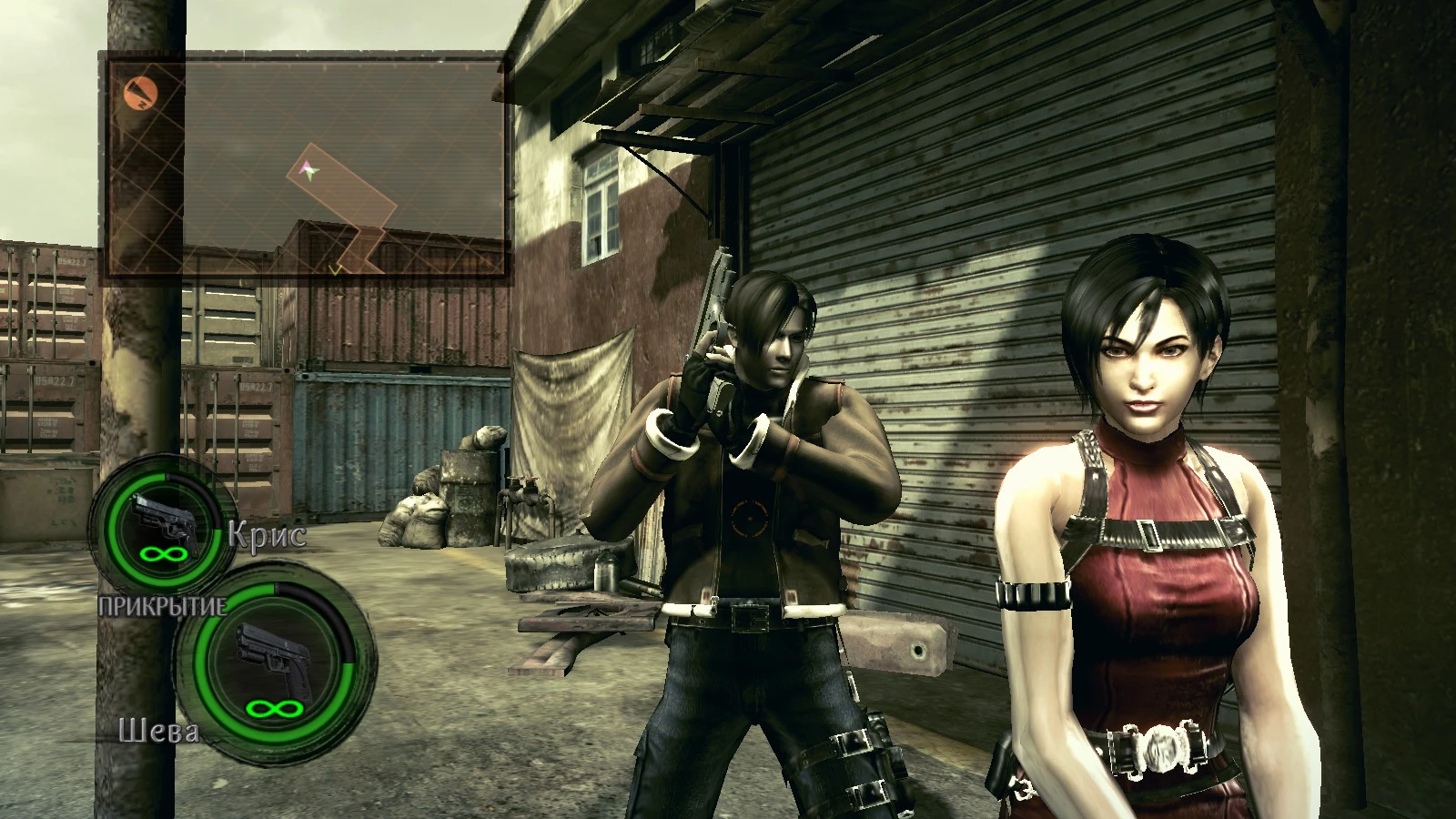Click the highlighted room area on the minimap

(340, 186)
